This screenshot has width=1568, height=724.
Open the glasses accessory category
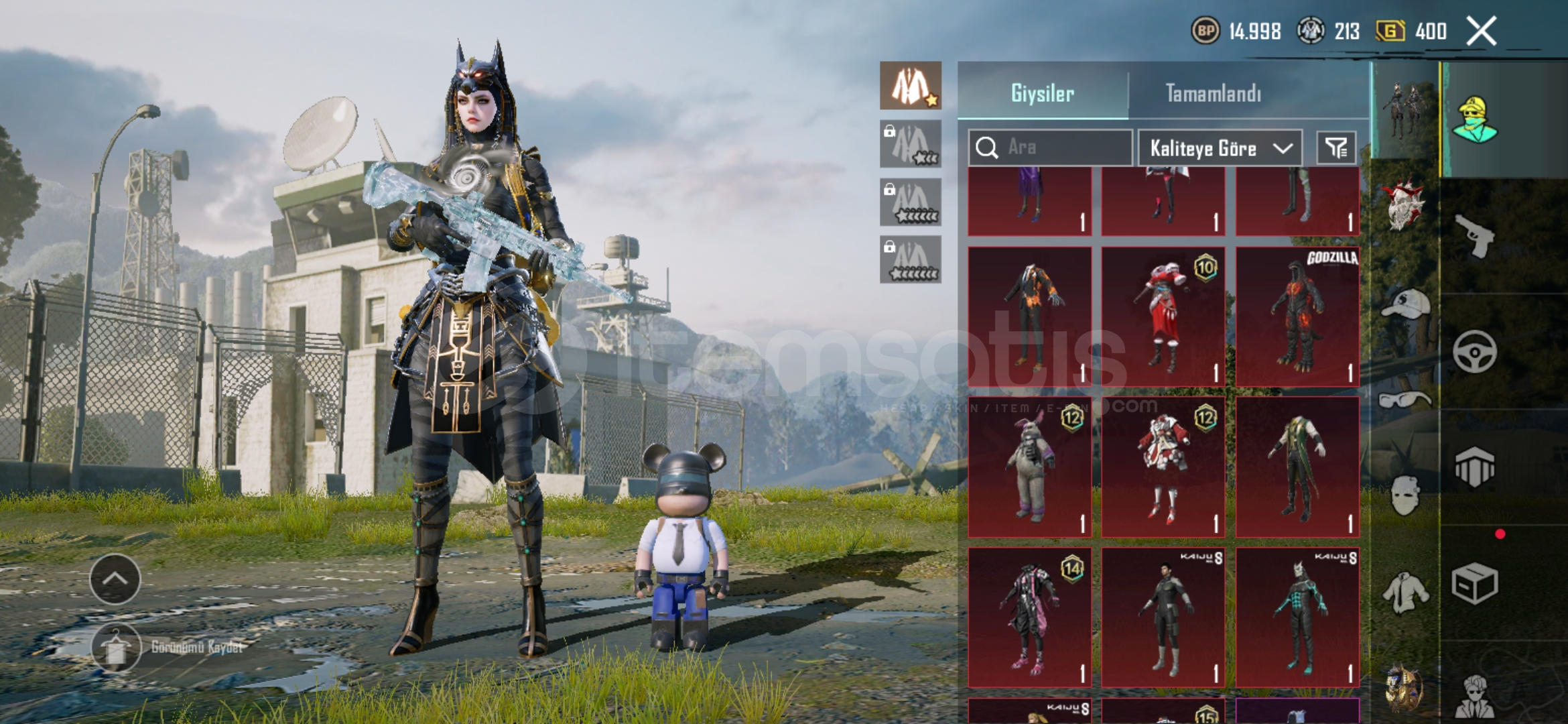tap(1405, 400)
